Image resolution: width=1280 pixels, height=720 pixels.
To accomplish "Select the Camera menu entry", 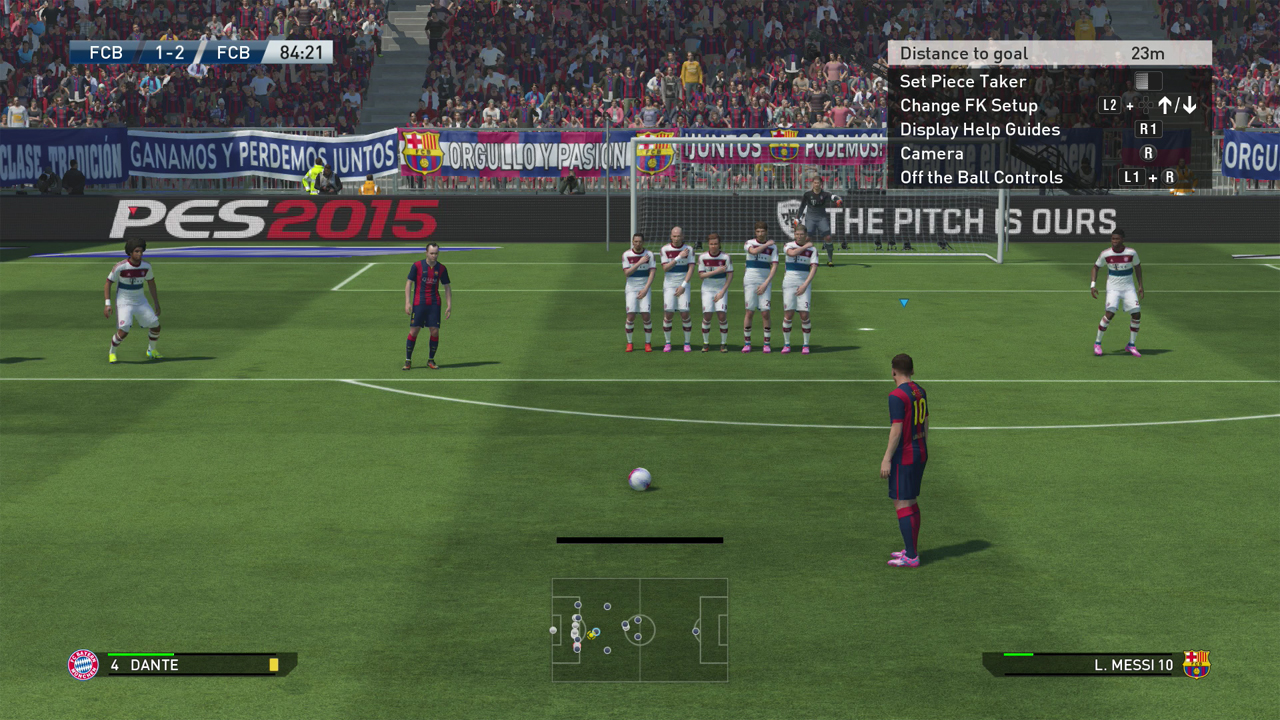I will pyautogui.click(x=931, y=153).
